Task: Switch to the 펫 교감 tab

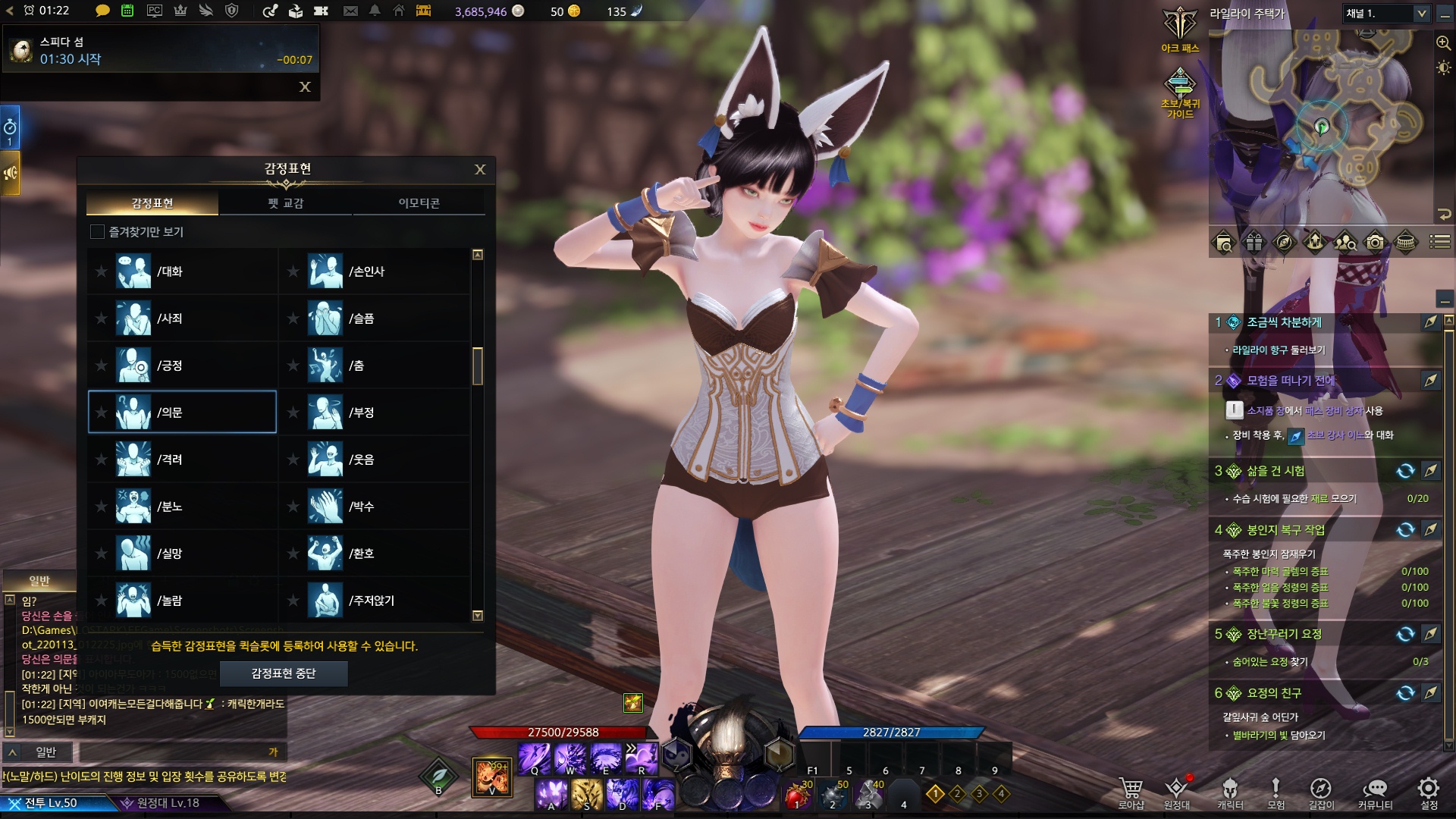Action: (285, 203)
